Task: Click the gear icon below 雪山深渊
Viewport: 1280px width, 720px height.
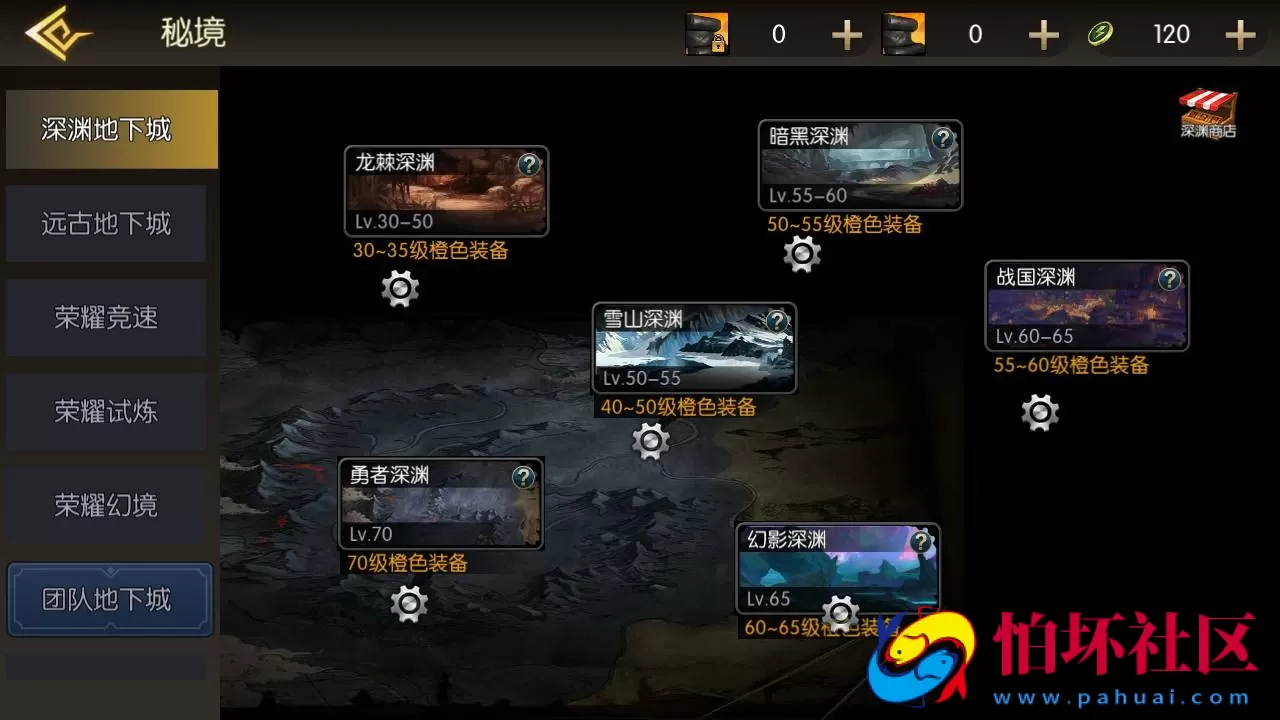Action: click(x=651, y=440)
